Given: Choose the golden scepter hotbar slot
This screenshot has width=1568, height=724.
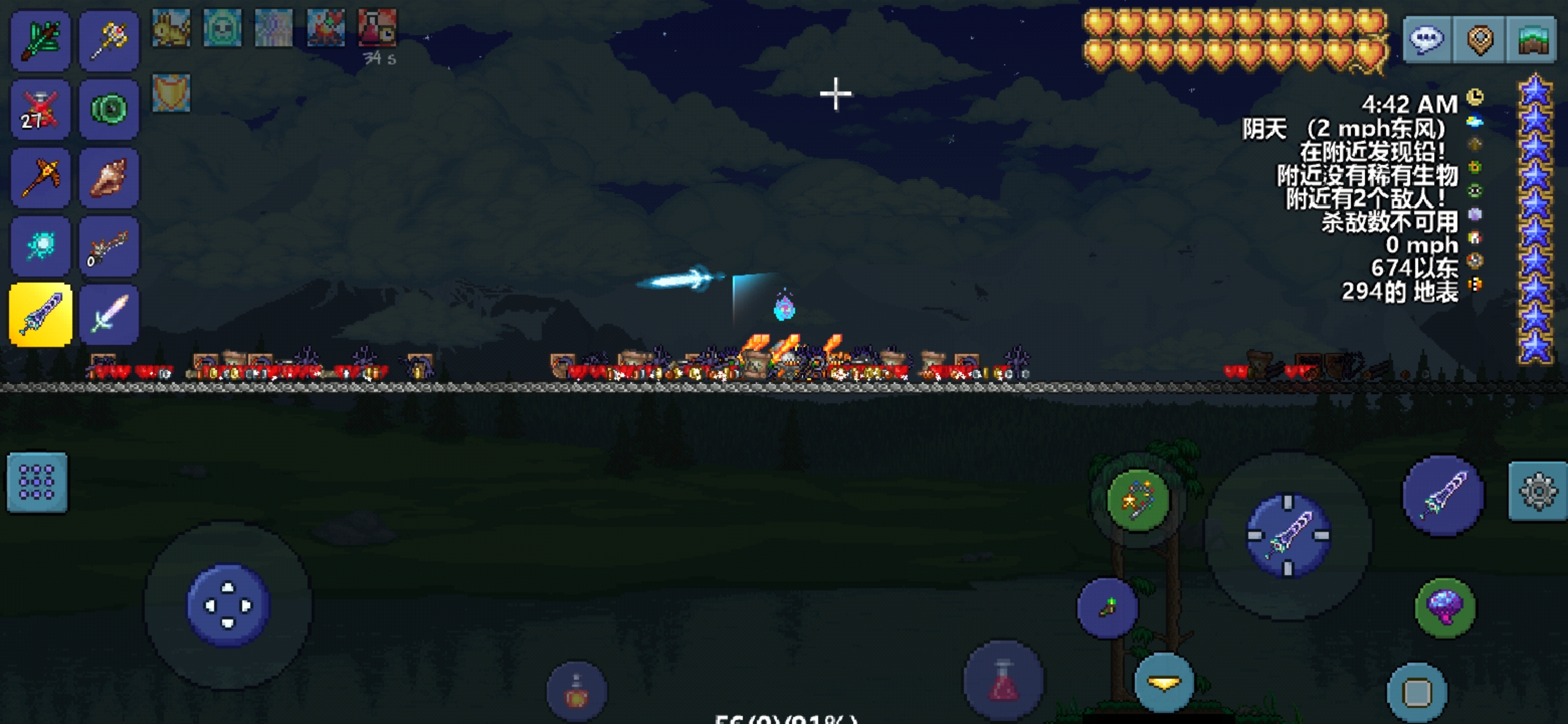Looking at the screenshot, I should pos(109,40).
